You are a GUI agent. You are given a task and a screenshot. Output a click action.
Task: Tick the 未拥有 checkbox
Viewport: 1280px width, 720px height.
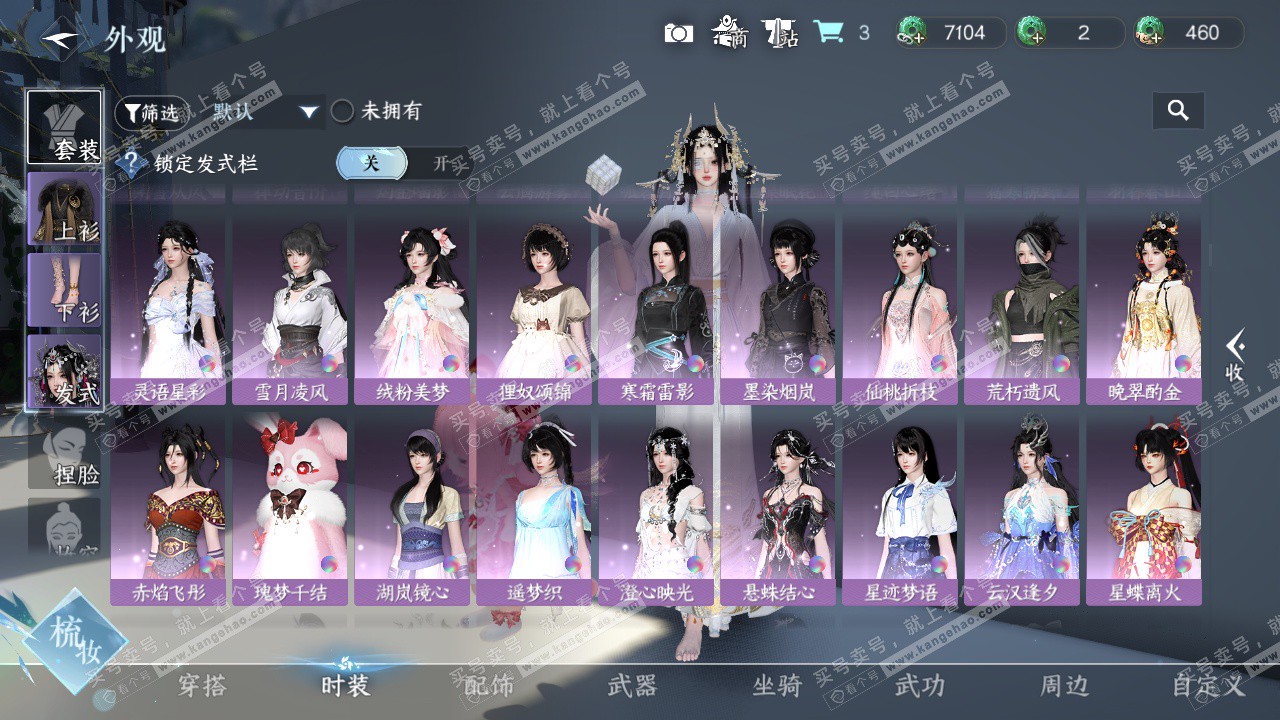343,111
